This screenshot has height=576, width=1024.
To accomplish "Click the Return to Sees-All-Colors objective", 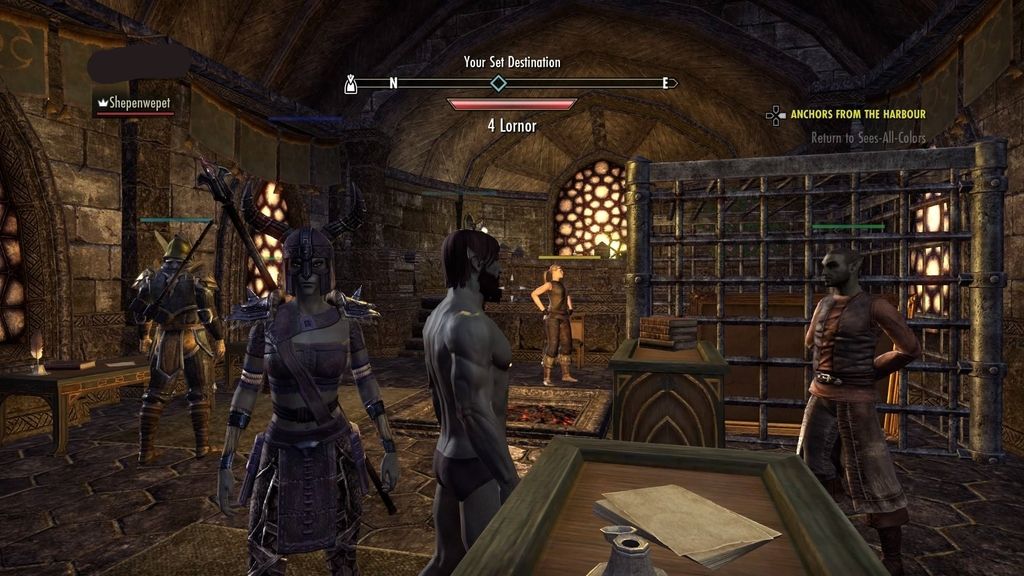I will [868, 138].
